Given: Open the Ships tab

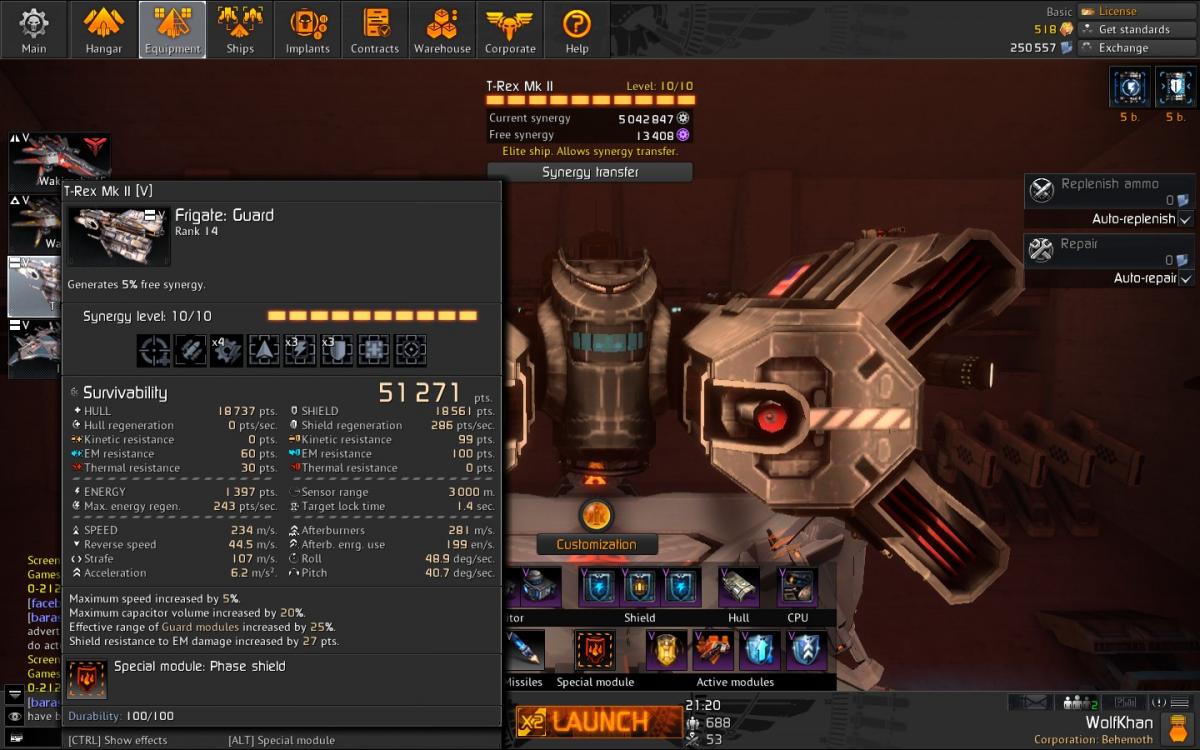Looking at the screenshot, I should point(240,29).
